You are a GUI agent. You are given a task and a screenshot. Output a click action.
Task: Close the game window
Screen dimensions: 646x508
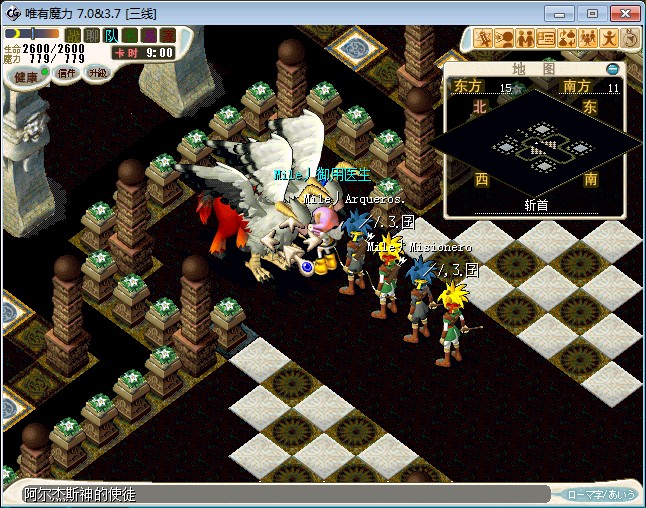(x=623, y=13)
